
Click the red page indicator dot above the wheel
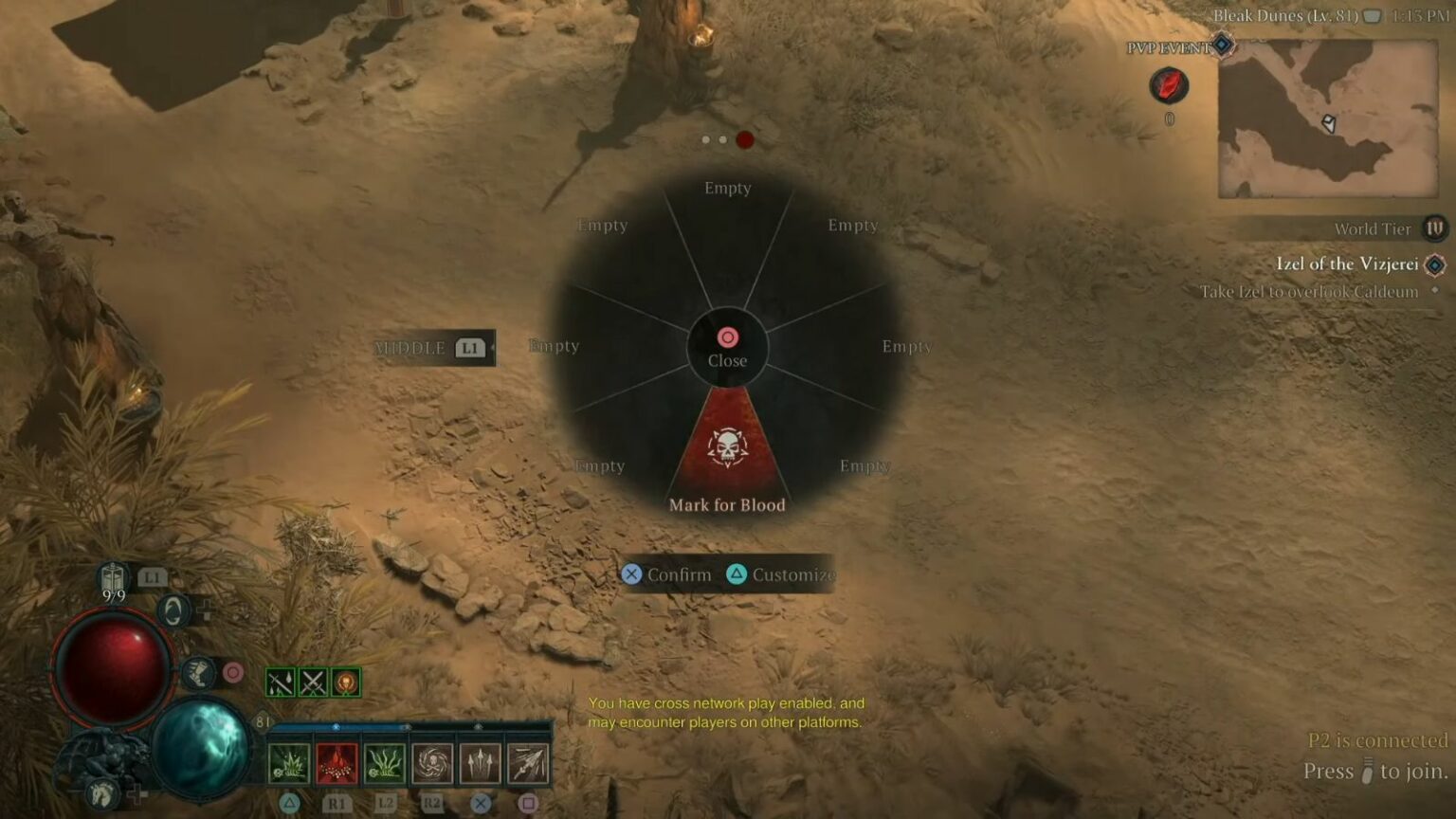tap(745, 139)
